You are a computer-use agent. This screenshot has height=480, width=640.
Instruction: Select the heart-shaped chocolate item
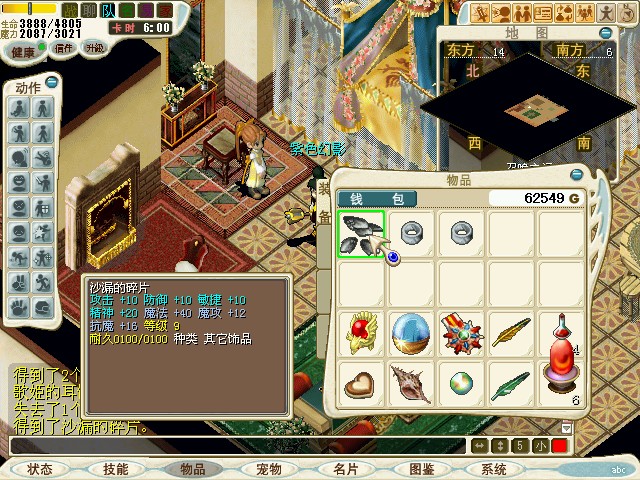(360, 384)
